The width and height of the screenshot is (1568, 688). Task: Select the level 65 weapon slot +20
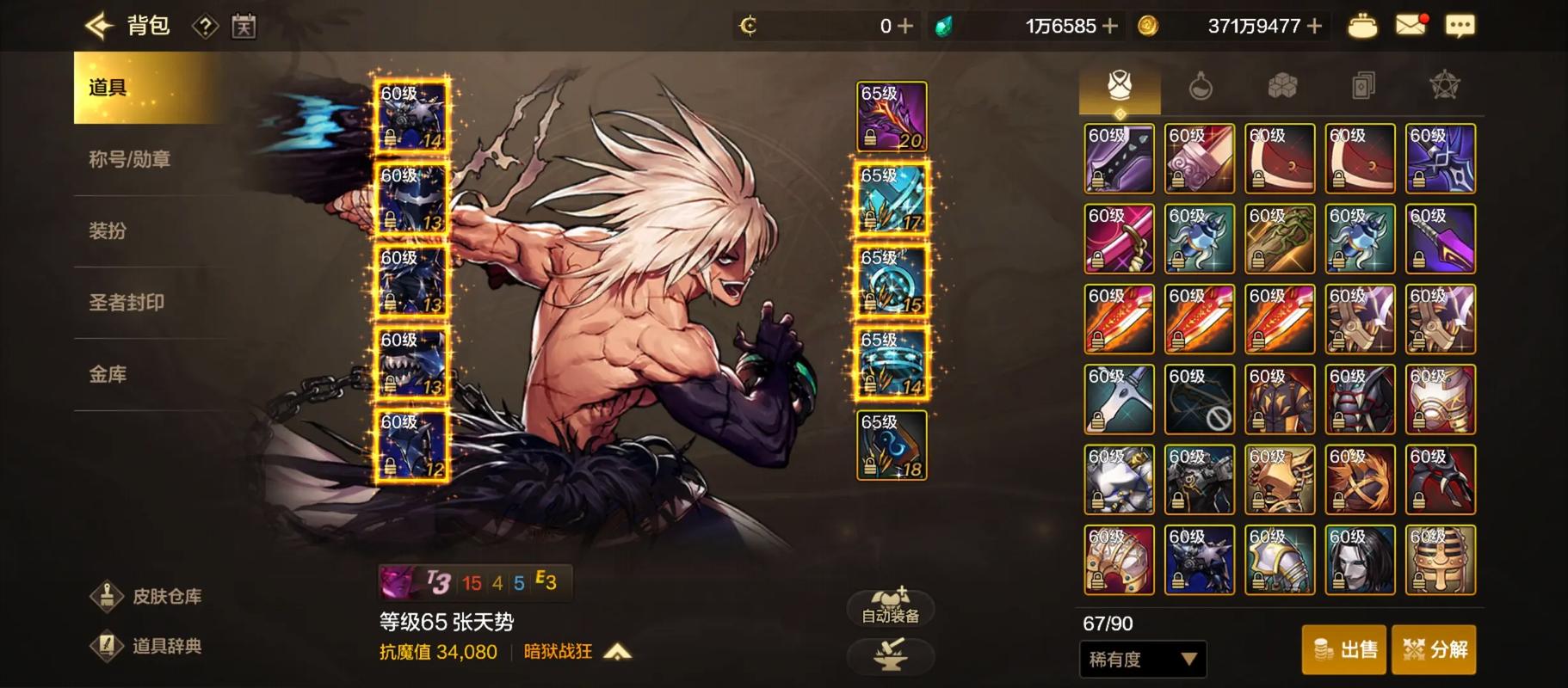pyautogui.click(x=892, y=117)
